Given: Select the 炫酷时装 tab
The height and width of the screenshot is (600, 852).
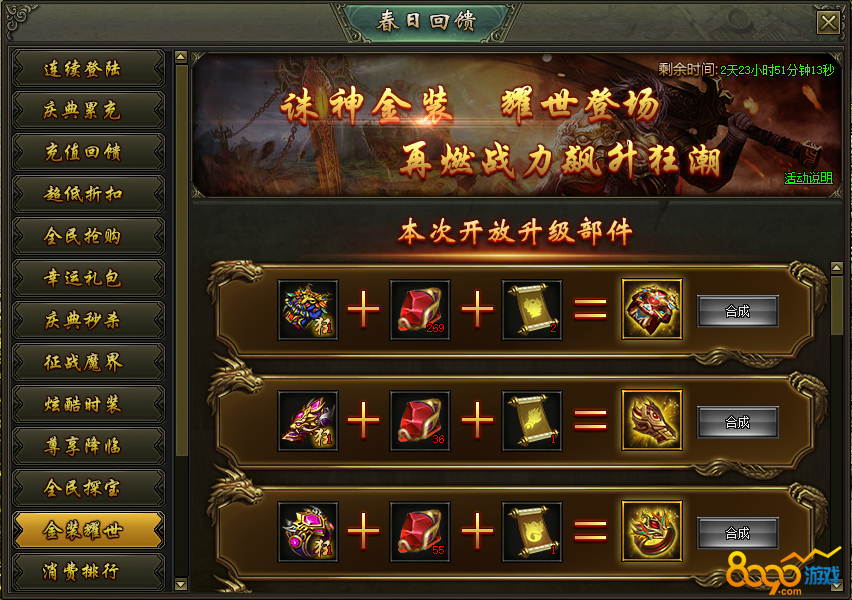Looking at the screenshot, I should tap(88, 404).
